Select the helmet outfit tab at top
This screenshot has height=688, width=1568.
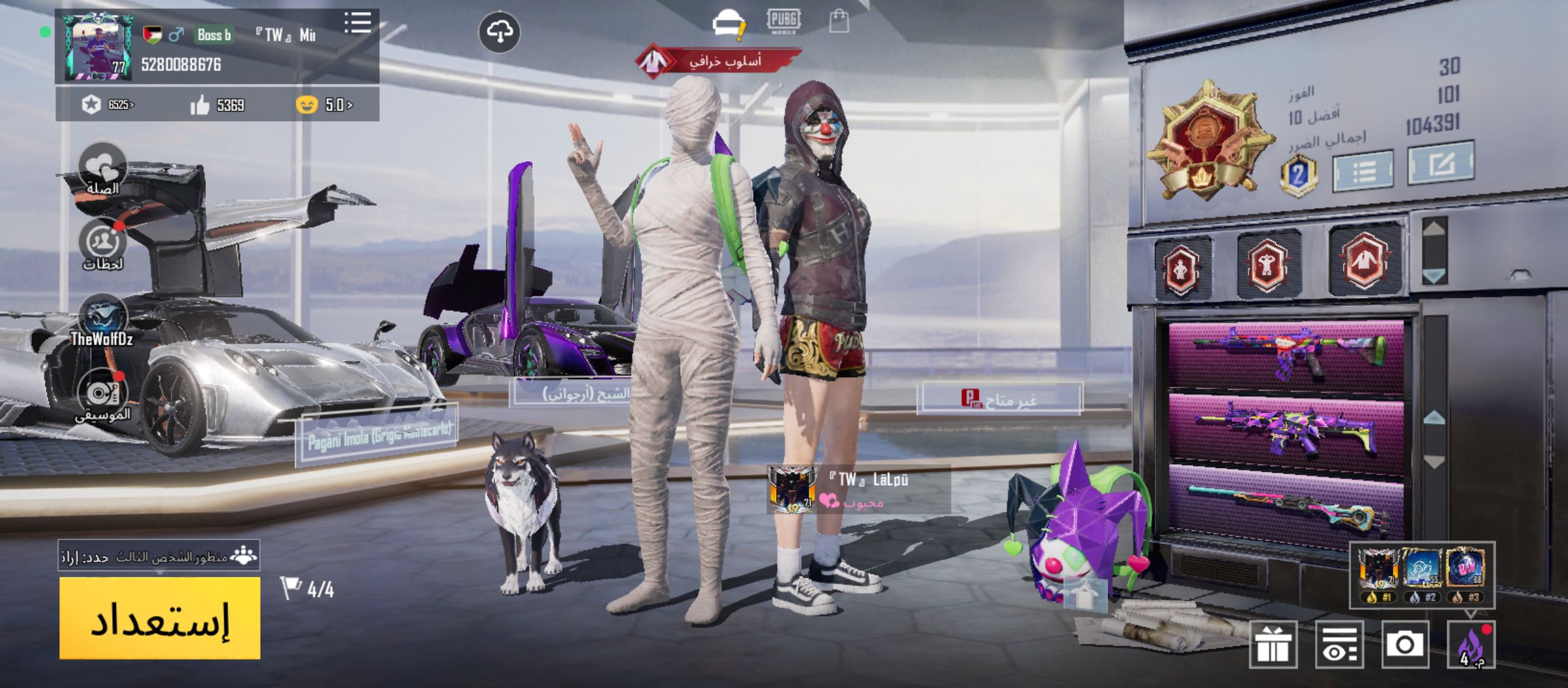pos(728,23)
